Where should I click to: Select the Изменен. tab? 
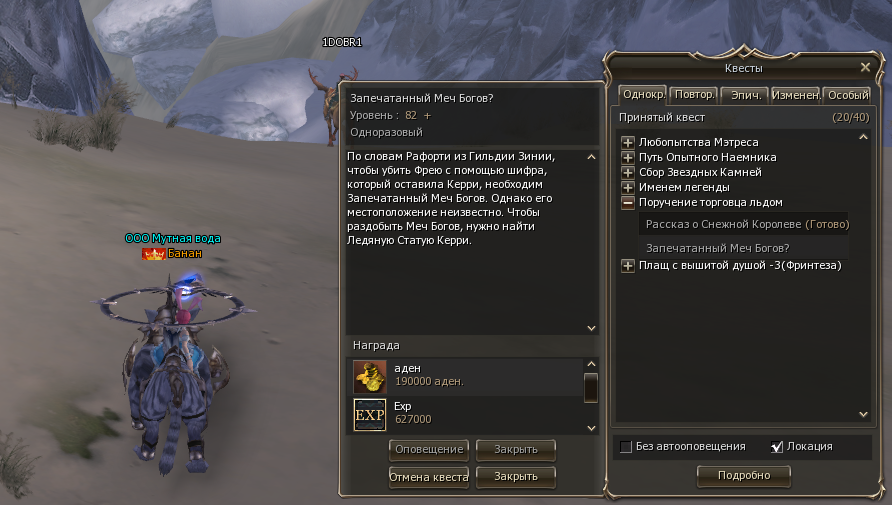coord(796,95)
